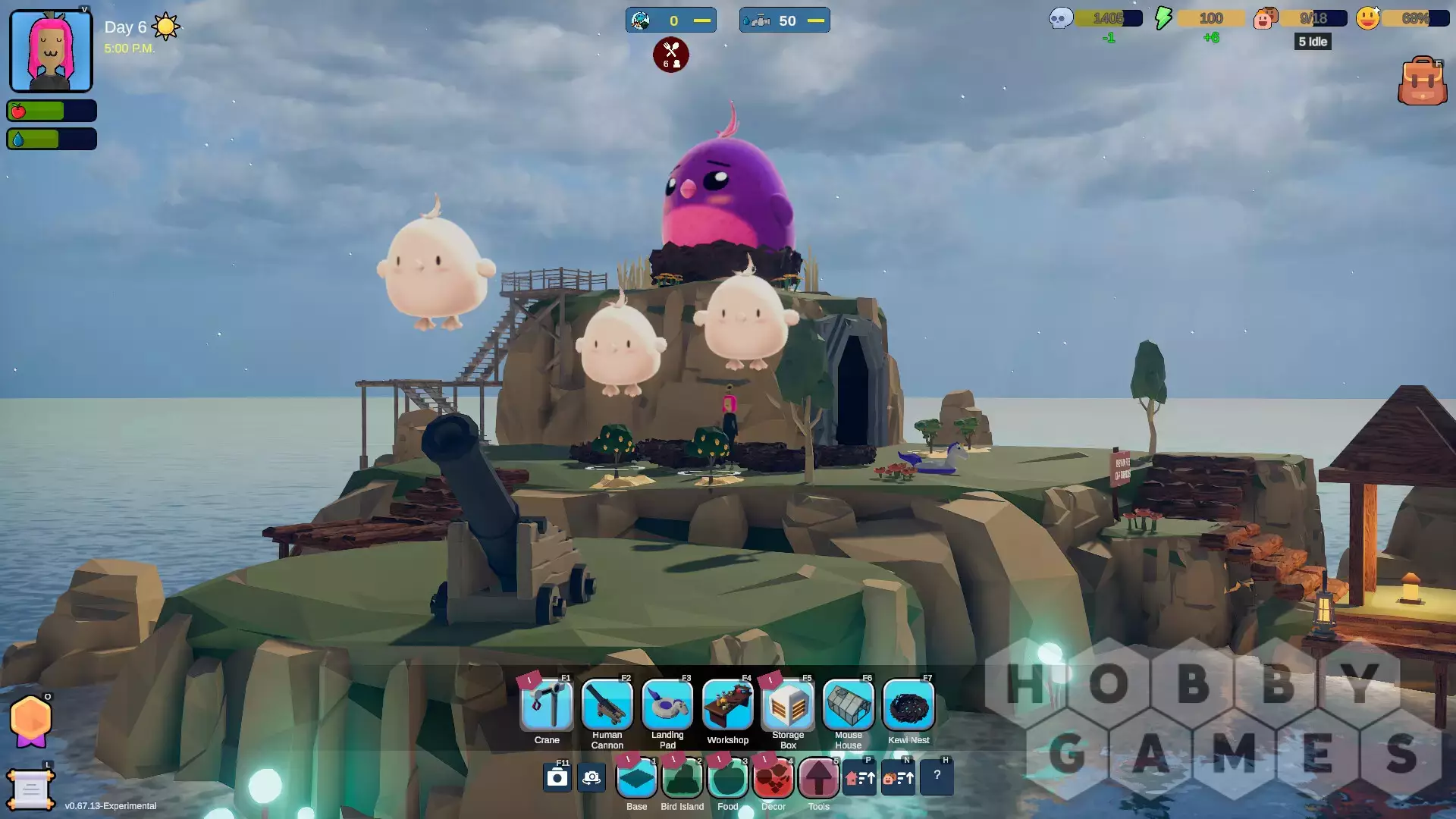This screenshot has width=1456, height=819.
Task: Pick the Kewi Nest structure
Action: tap(908, 705)
